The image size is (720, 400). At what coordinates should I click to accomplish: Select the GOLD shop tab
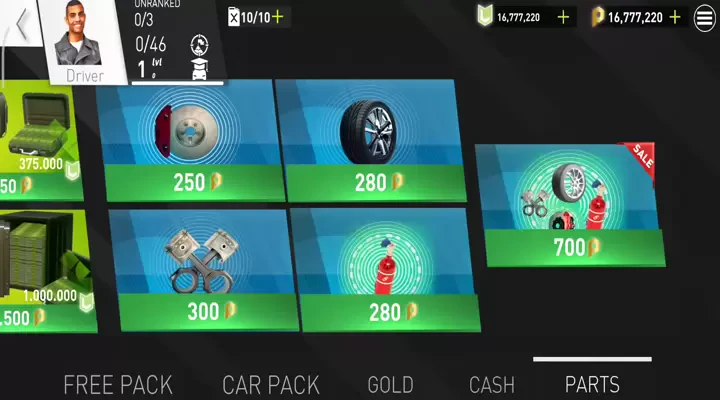(x=390, y=384)
